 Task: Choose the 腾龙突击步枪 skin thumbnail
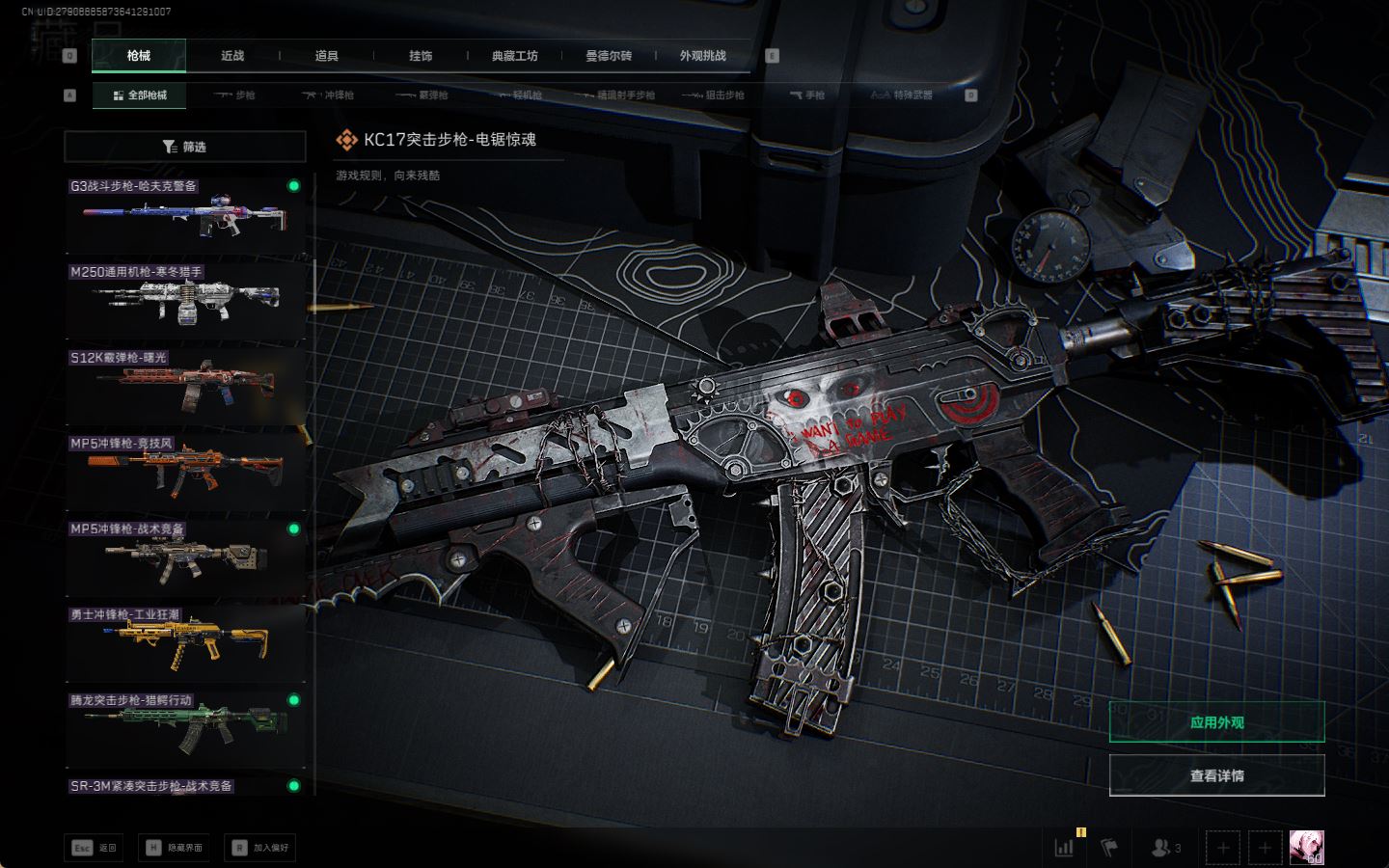coord(185,728)
